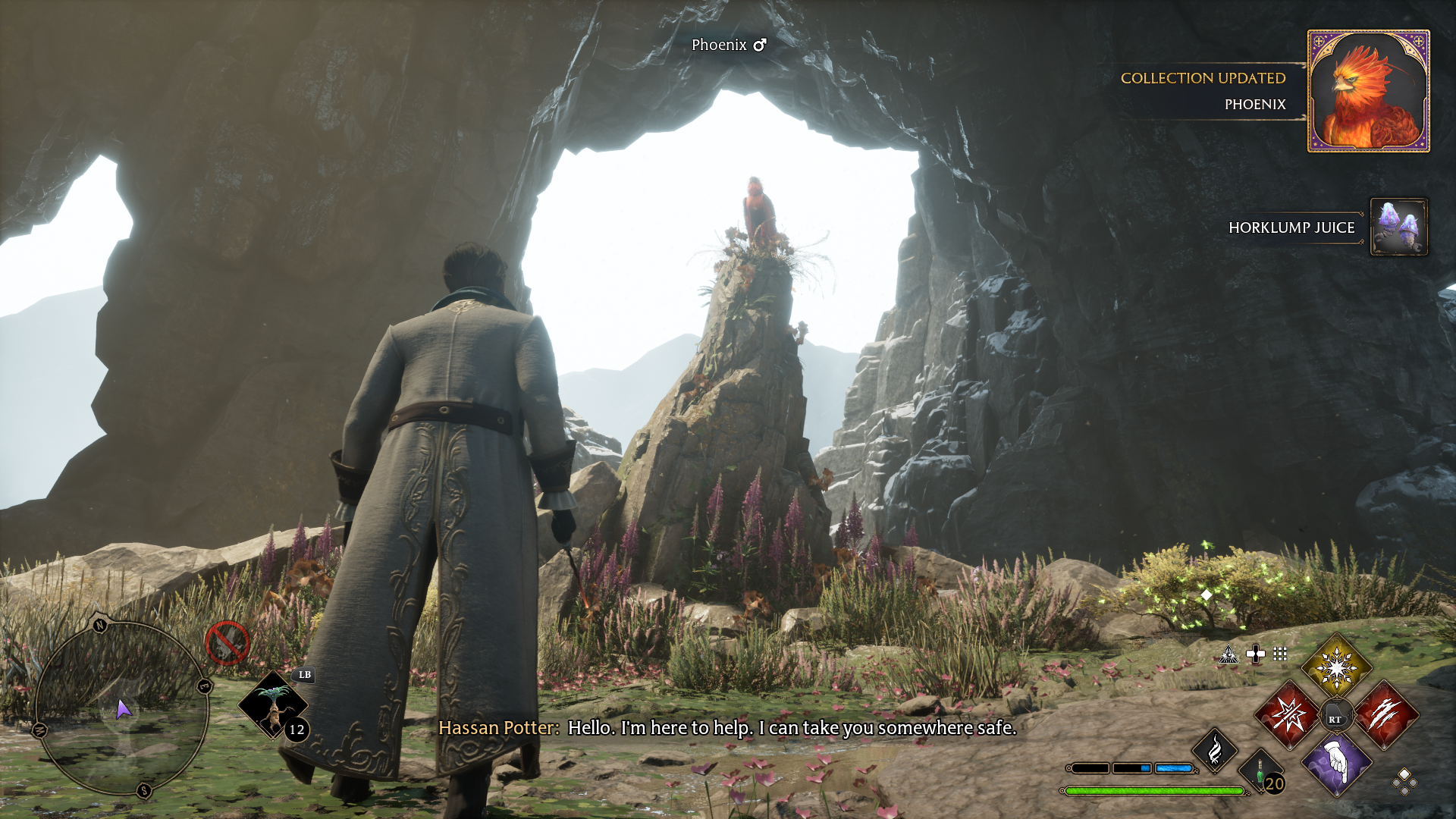Switch spell sets via four-diamond selector
The height and width of the screenshot is (819, 1456).
click(x=1404, y=781)
